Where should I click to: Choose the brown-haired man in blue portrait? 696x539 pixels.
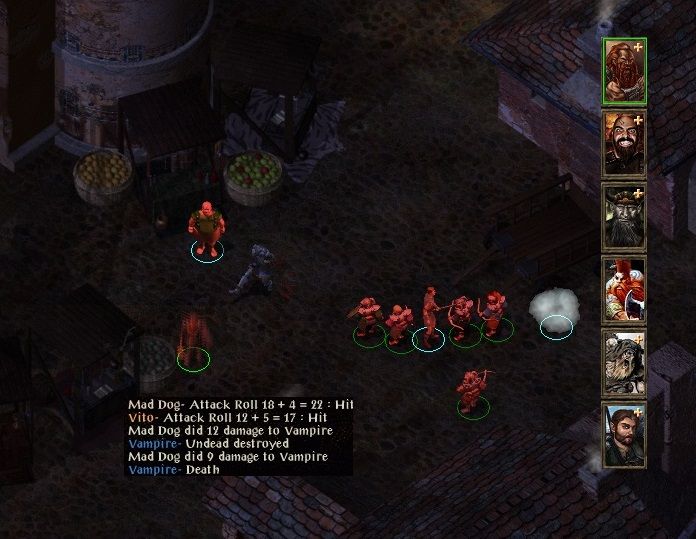coord(624,436)
